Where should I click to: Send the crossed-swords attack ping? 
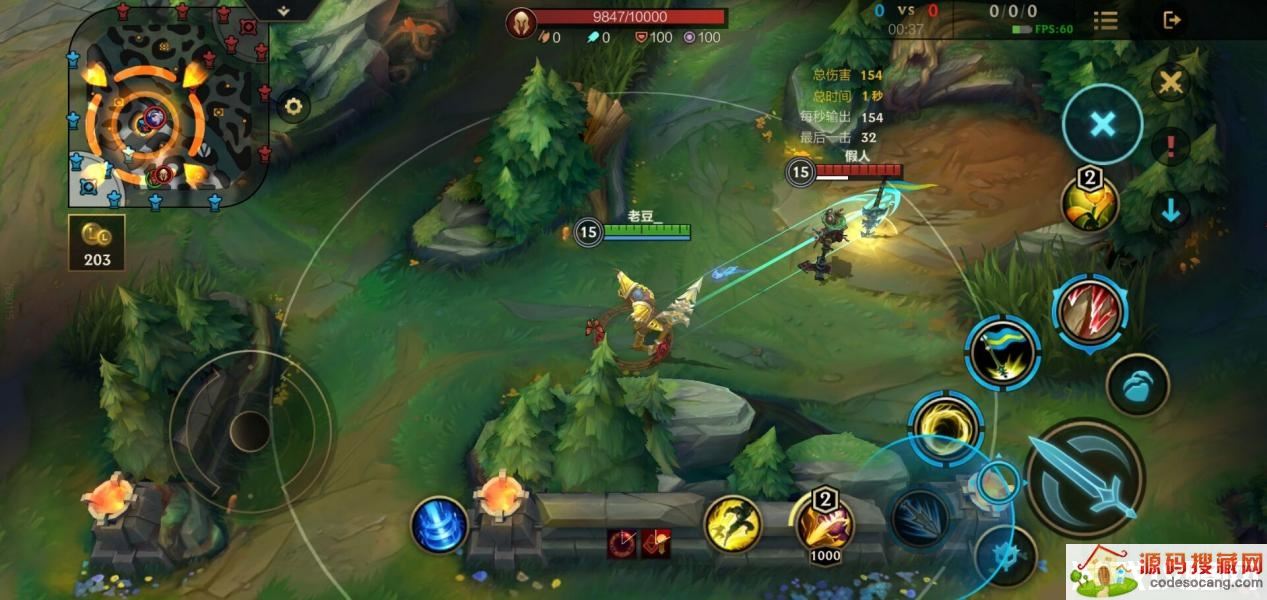tap(1170, 83)
